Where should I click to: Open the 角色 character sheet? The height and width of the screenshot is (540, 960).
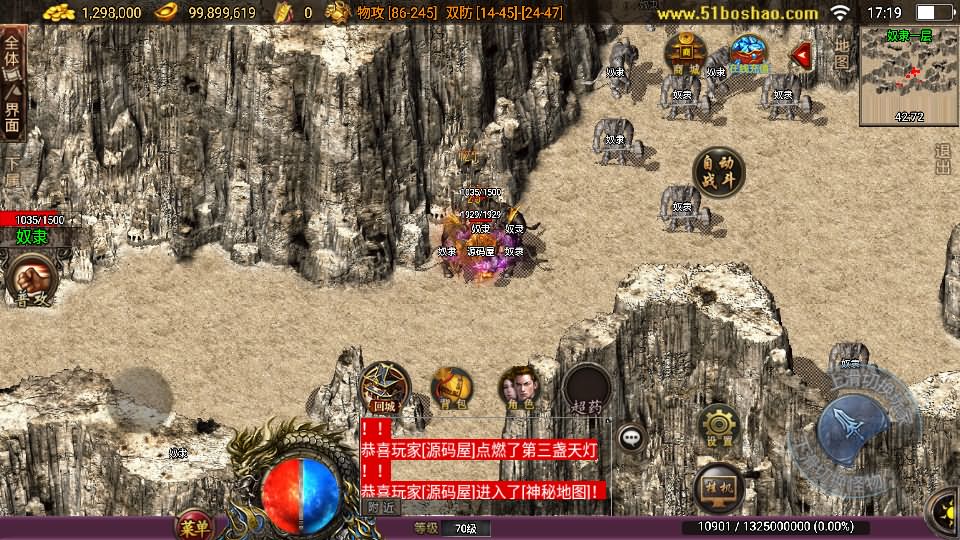pyautogui.click(x=519, y=388)
